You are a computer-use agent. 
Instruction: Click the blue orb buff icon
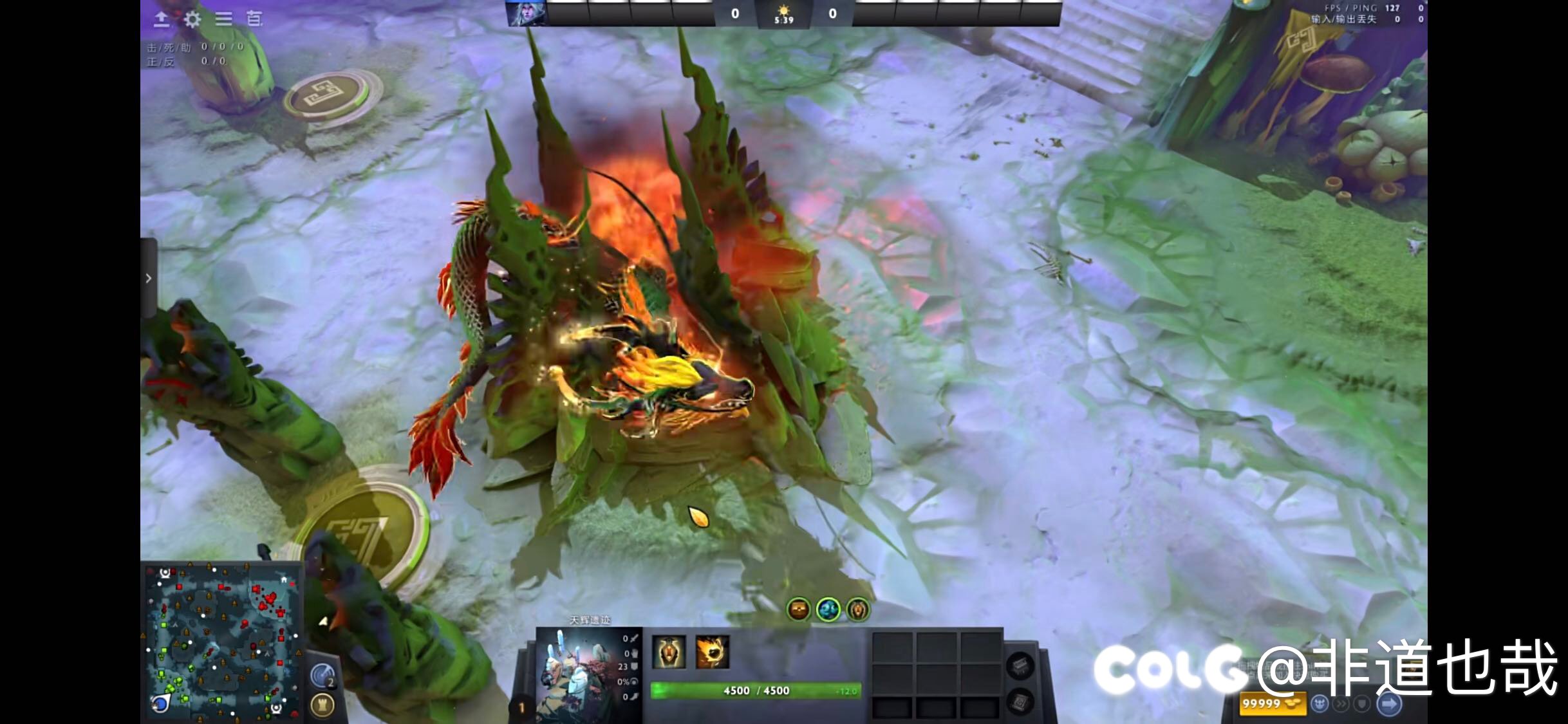tap(828, 609)
